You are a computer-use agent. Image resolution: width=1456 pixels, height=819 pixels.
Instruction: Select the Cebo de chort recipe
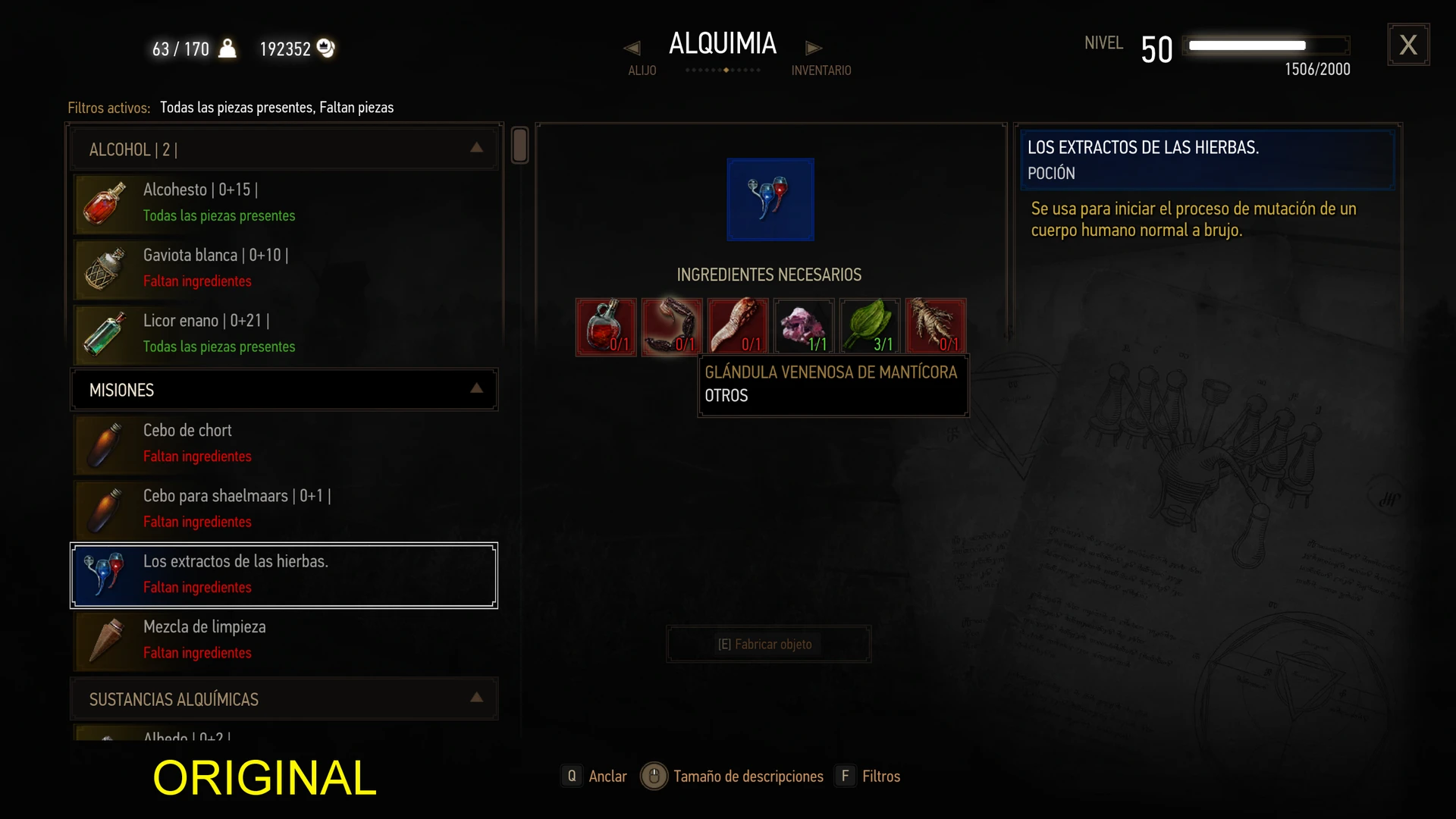coord(285,444)
